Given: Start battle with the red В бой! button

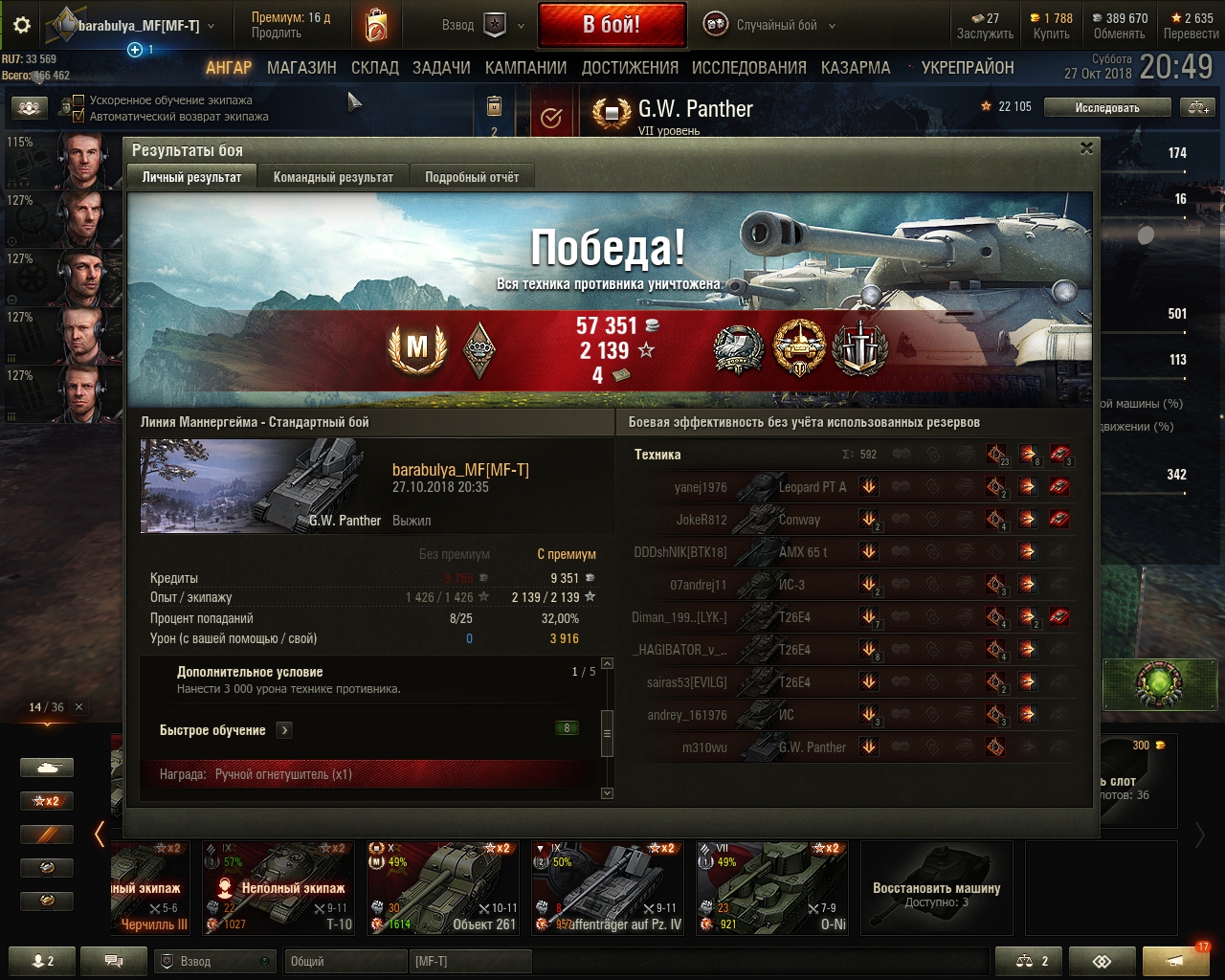Looking at the screenshot, I should coord(612,25).
